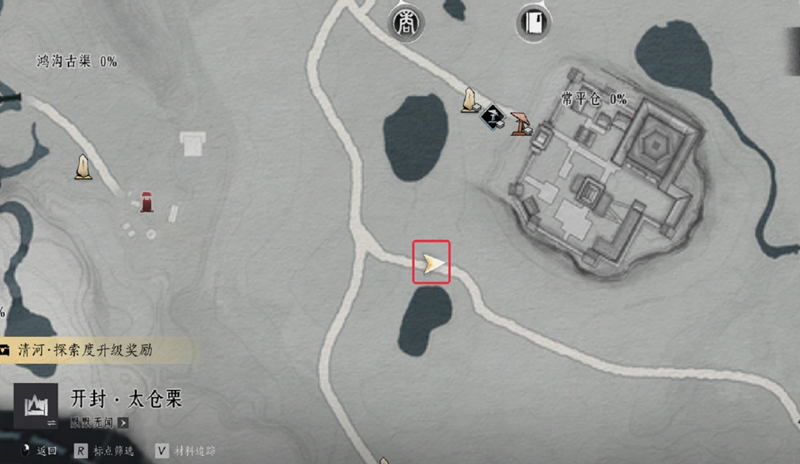Select the red pavilion marker near 常平仓
The height and width of the screenshot is (464, 800).
pyautogui.click(x=521, y=124)
